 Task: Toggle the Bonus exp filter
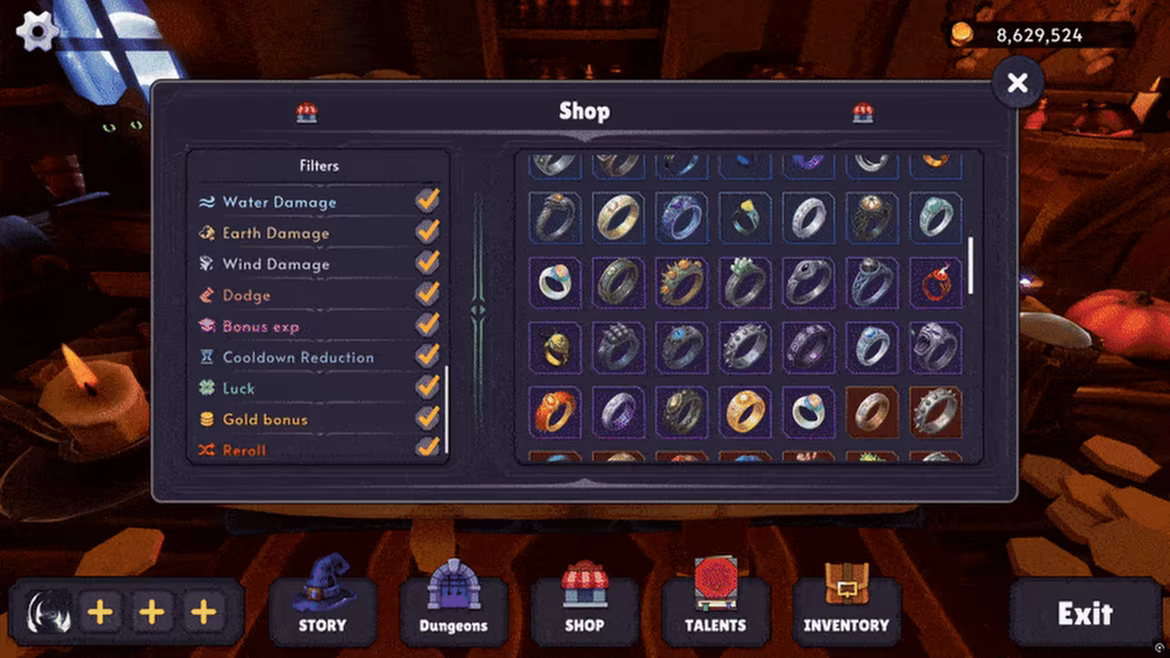pyautogui.click(x=428, y=325)
